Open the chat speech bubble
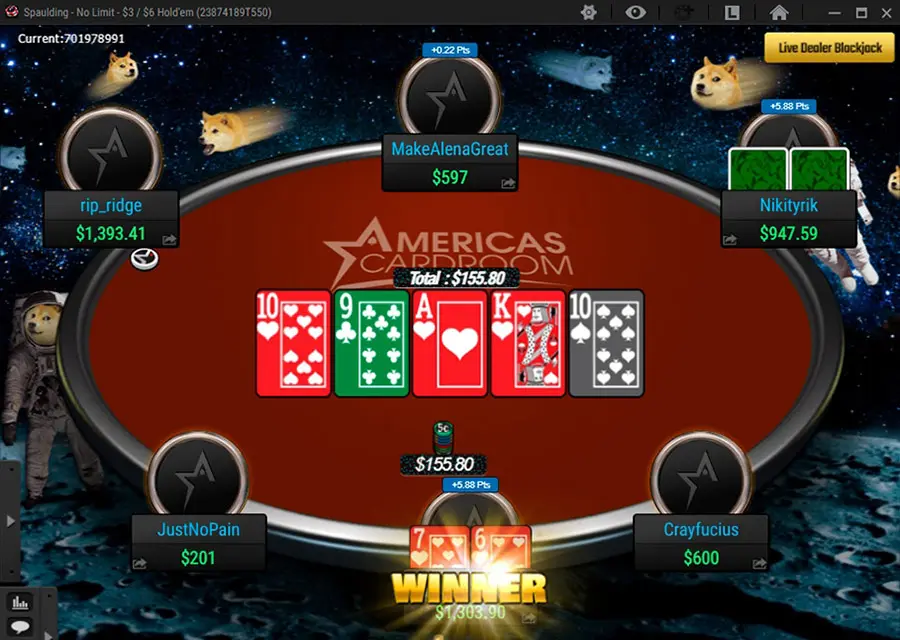The height and width of the screenshot is (640, 900). 19,627
